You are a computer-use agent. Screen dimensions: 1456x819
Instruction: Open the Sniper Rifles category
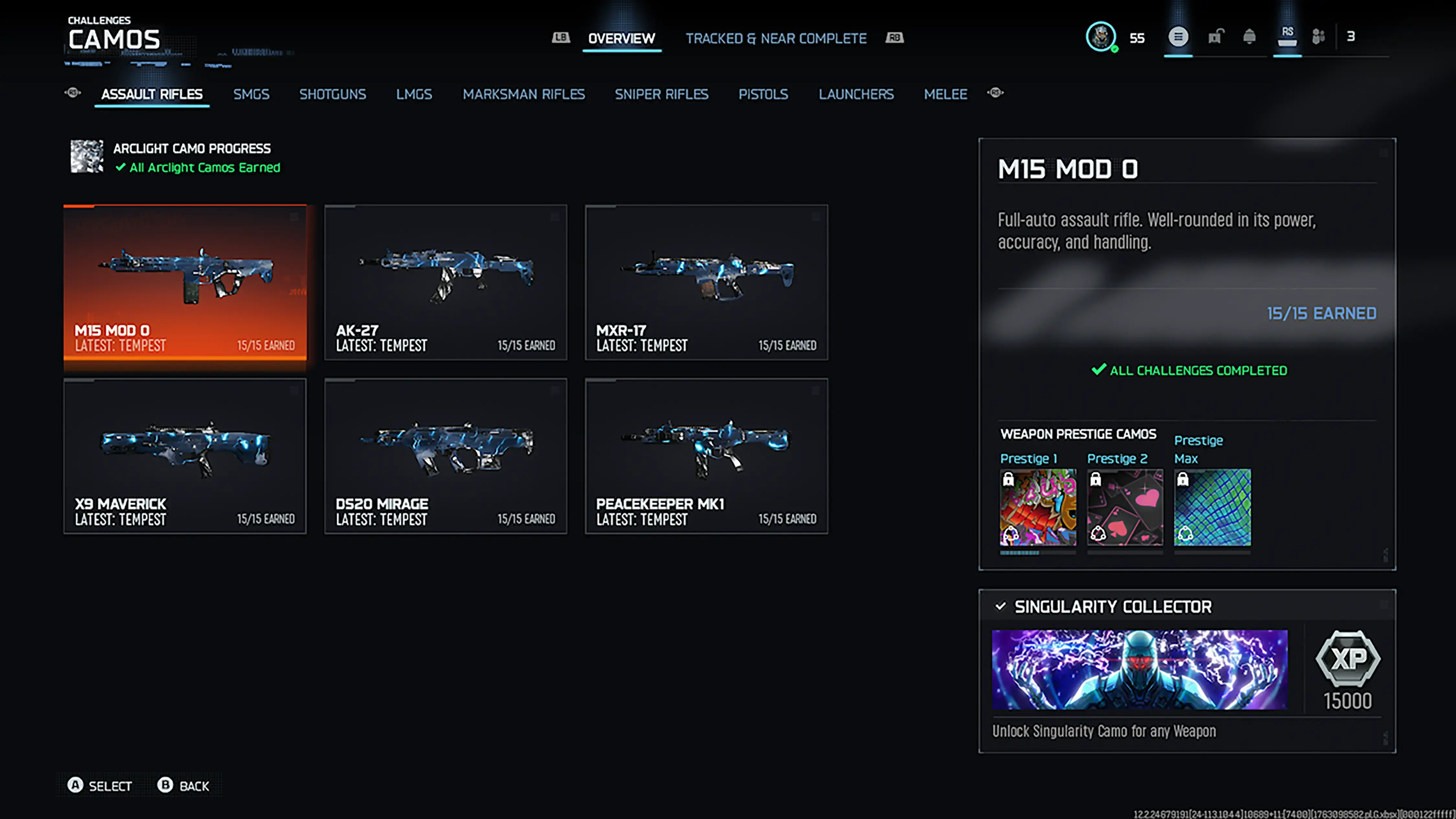(661, 94)
